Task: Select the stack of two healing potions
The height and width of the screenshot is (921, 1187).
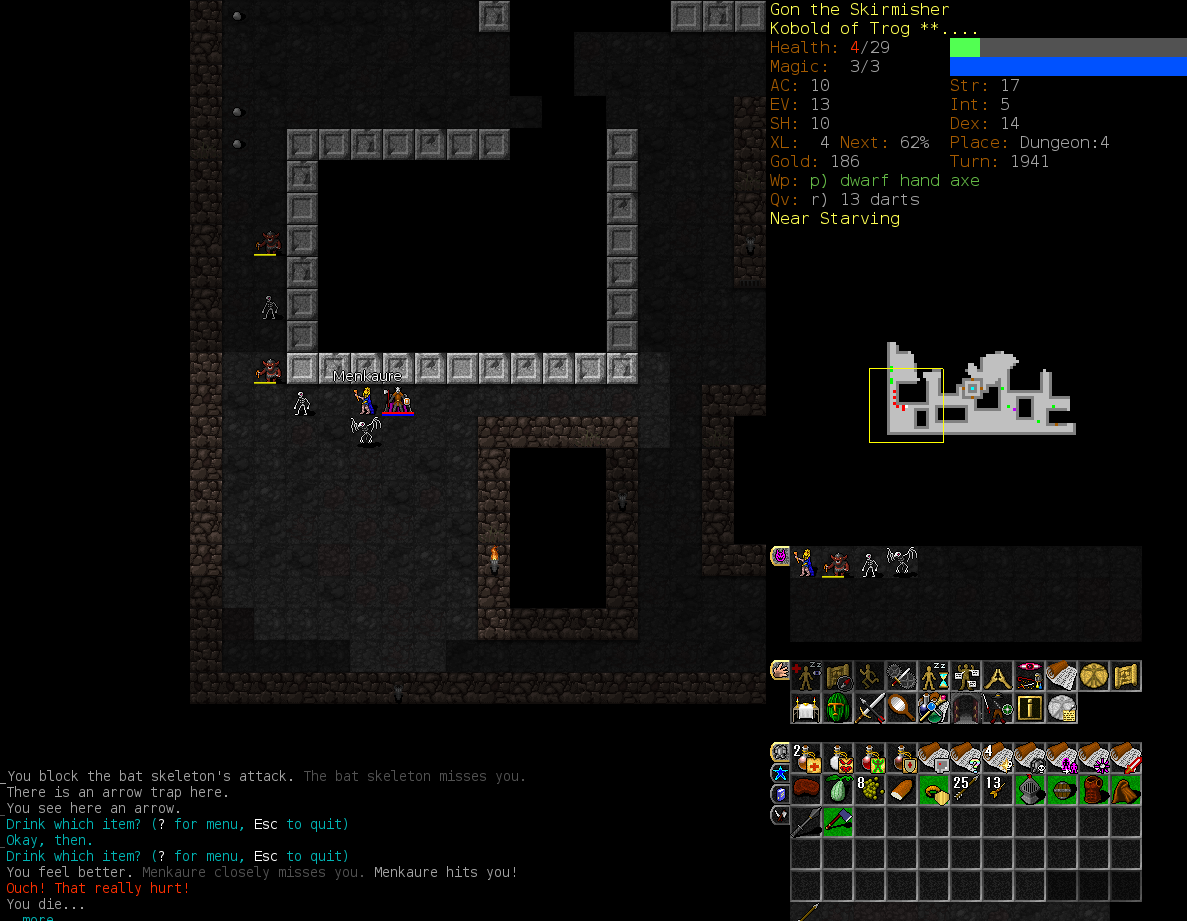Action: [x=806, y=758]
